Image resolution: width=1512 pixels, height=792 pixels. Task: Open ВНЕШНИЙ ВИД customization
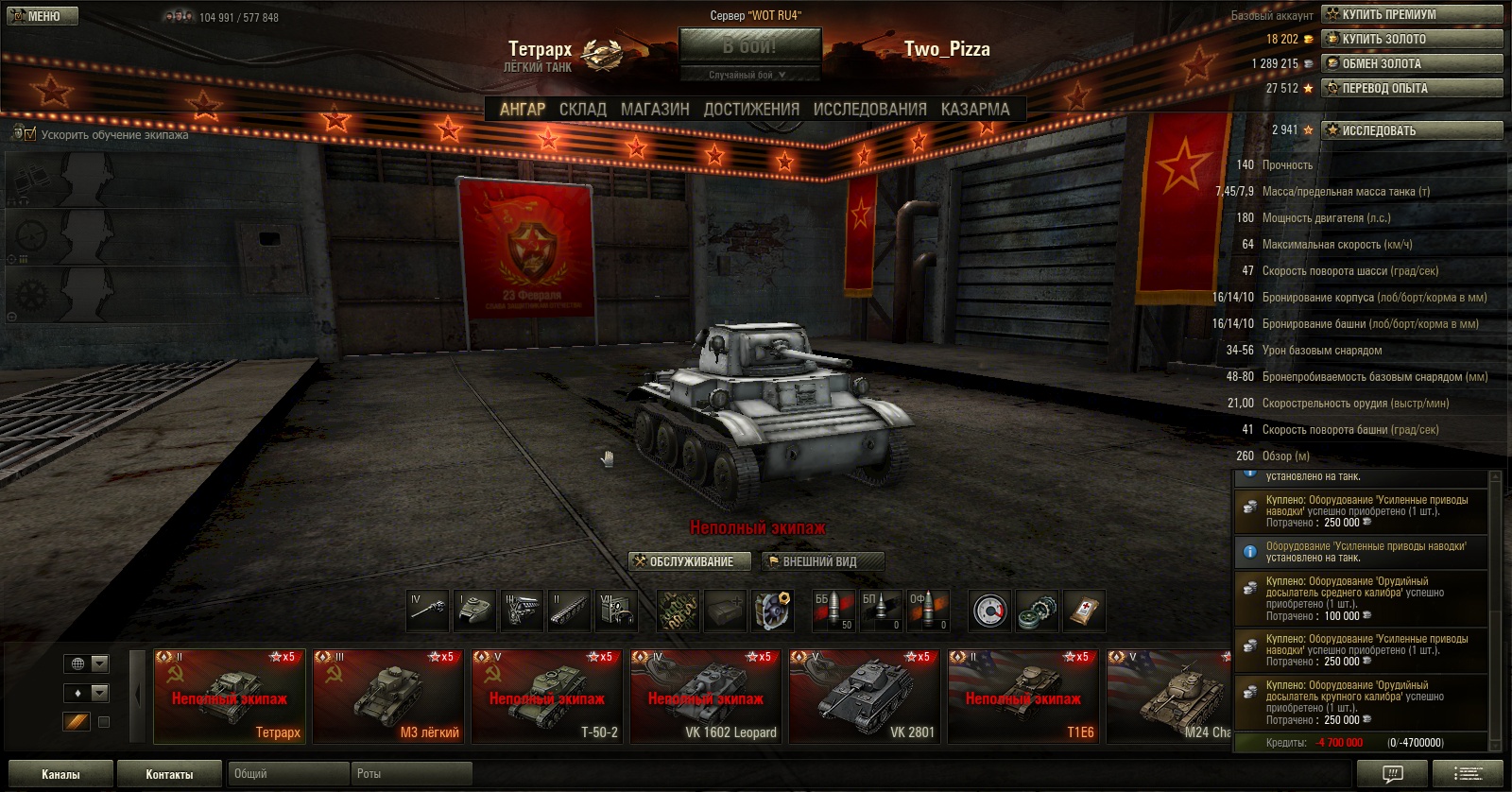click(821, 561)
